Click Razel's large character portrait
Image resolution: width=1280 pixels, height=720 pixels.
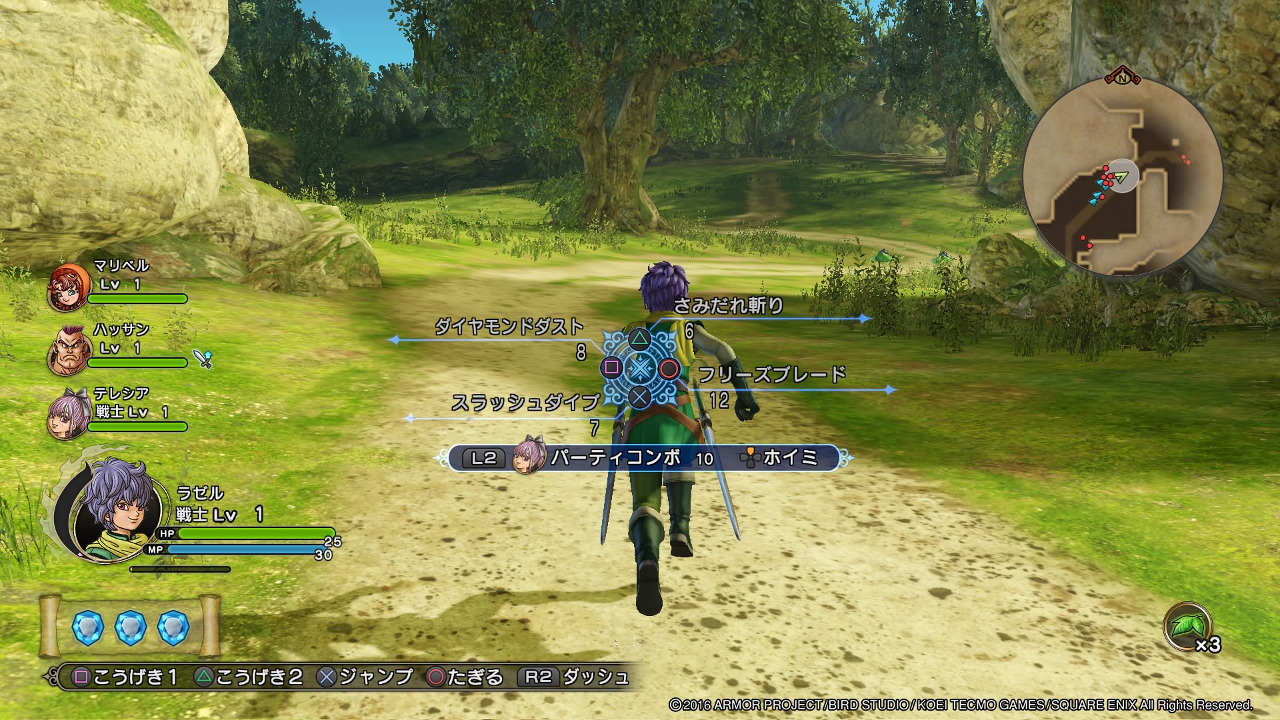click(x=108, y=510)
